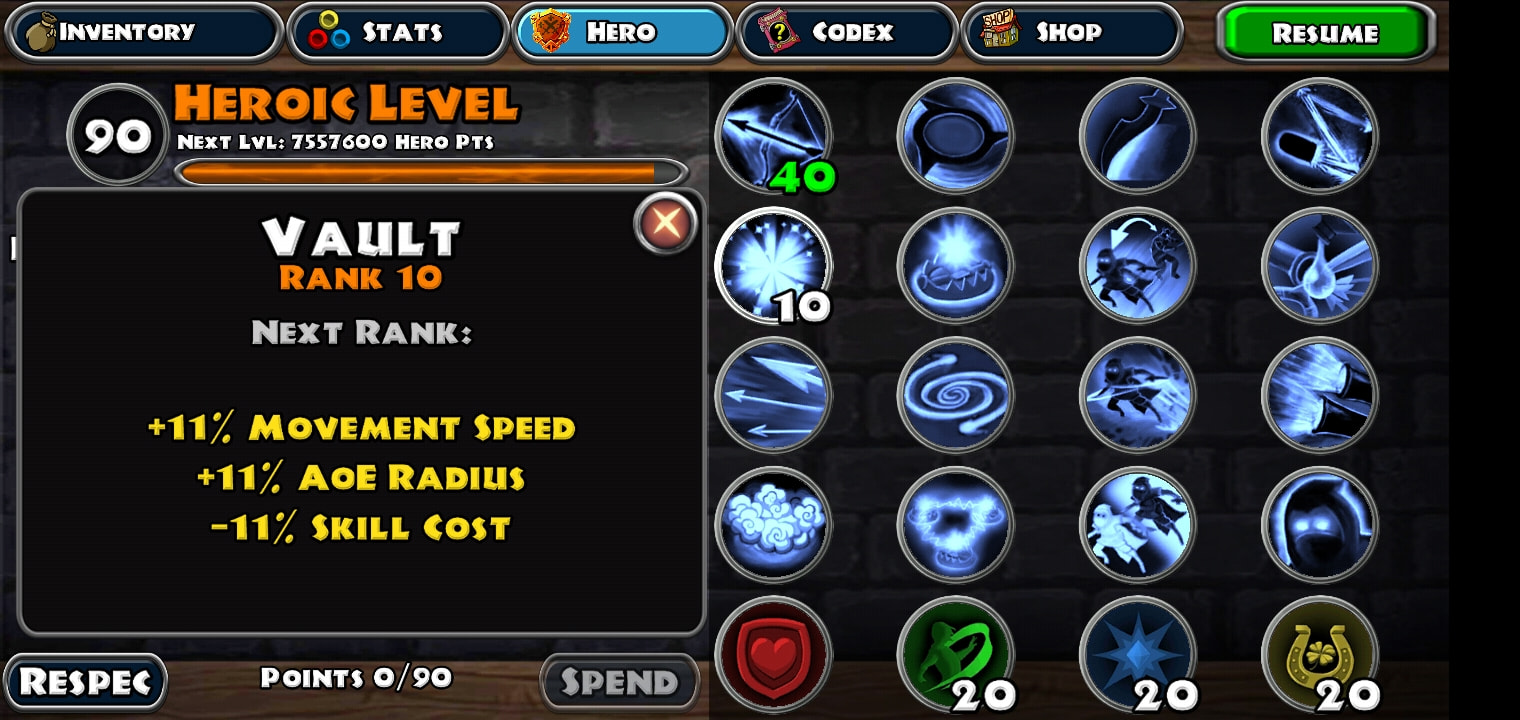The height and width of the screenshot is (720, 1520).
Task: Close the Vault skill popup
Action: click(665, 222)
